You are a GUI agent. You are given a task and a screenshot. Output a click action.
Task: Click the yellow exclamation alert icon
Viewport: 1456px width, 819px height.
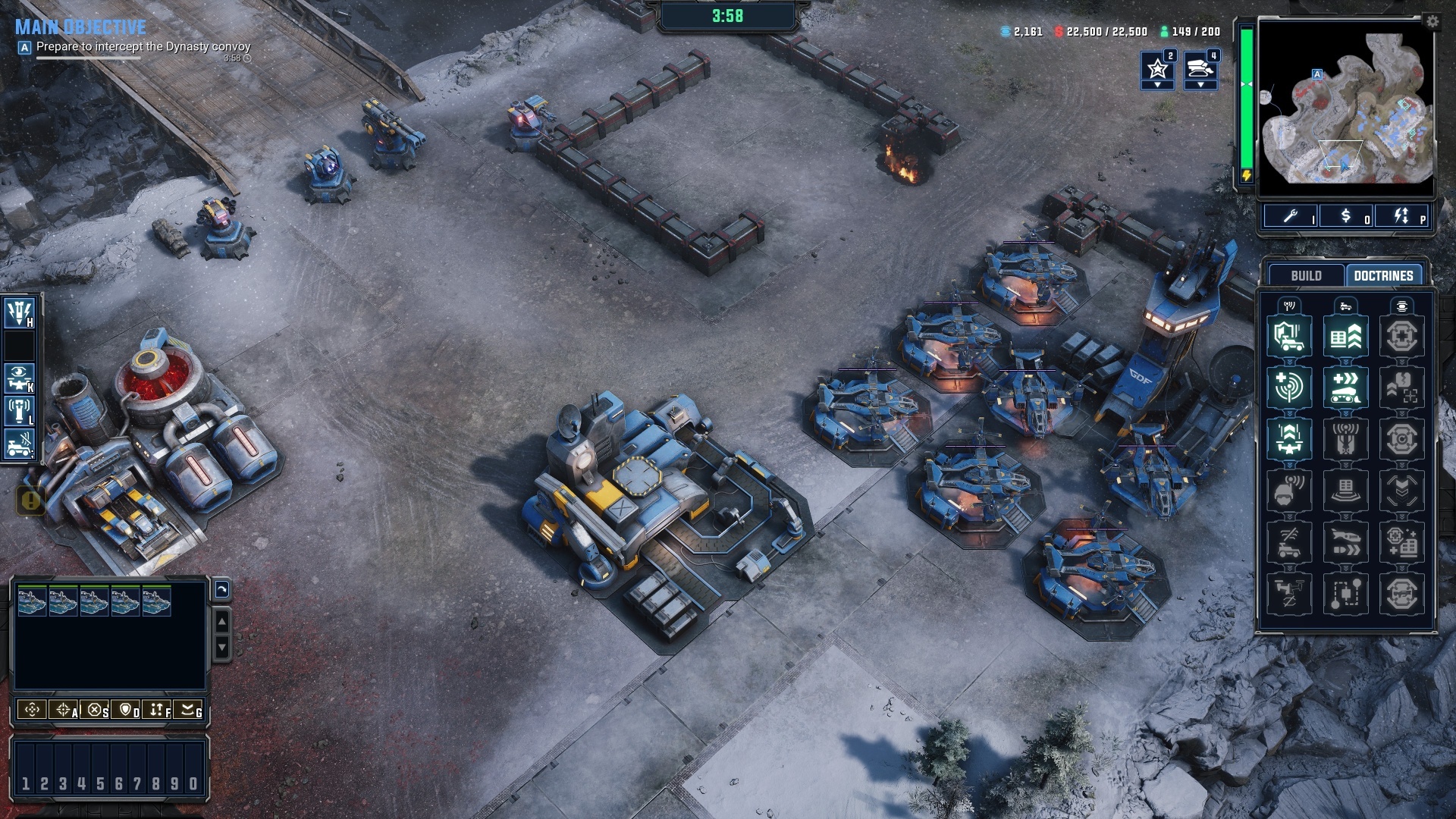[x=31, y=500]
